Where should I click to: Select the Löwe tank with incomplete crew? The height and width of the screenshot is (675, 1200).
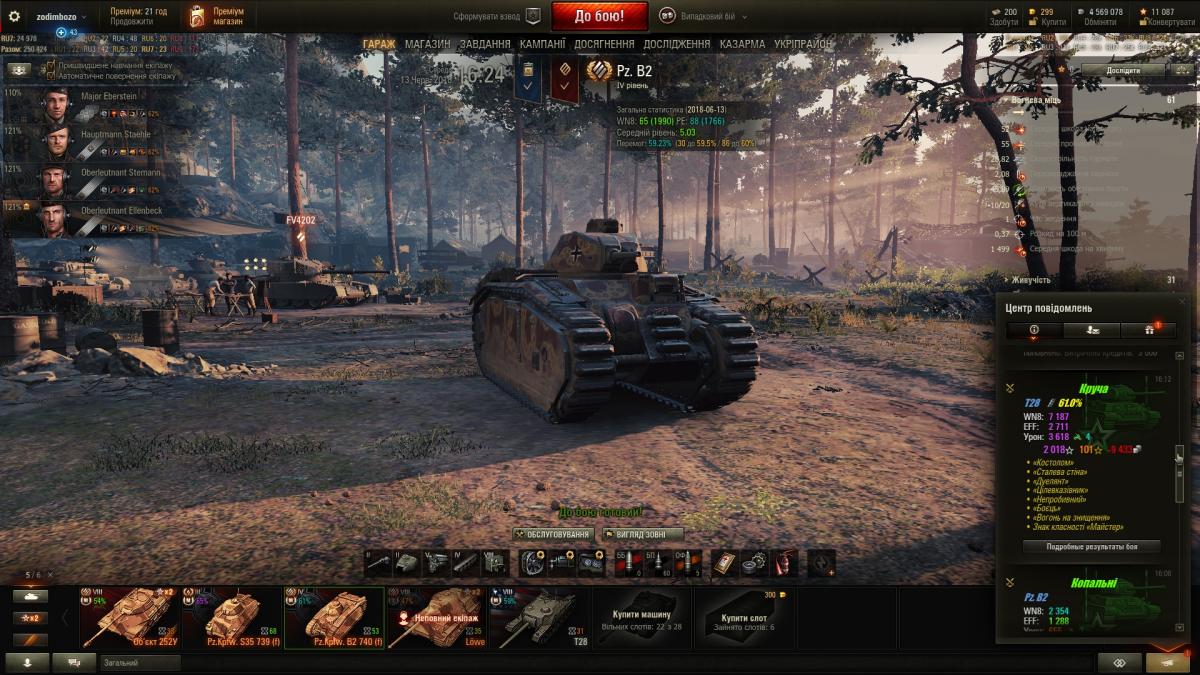tap(436, 617)
